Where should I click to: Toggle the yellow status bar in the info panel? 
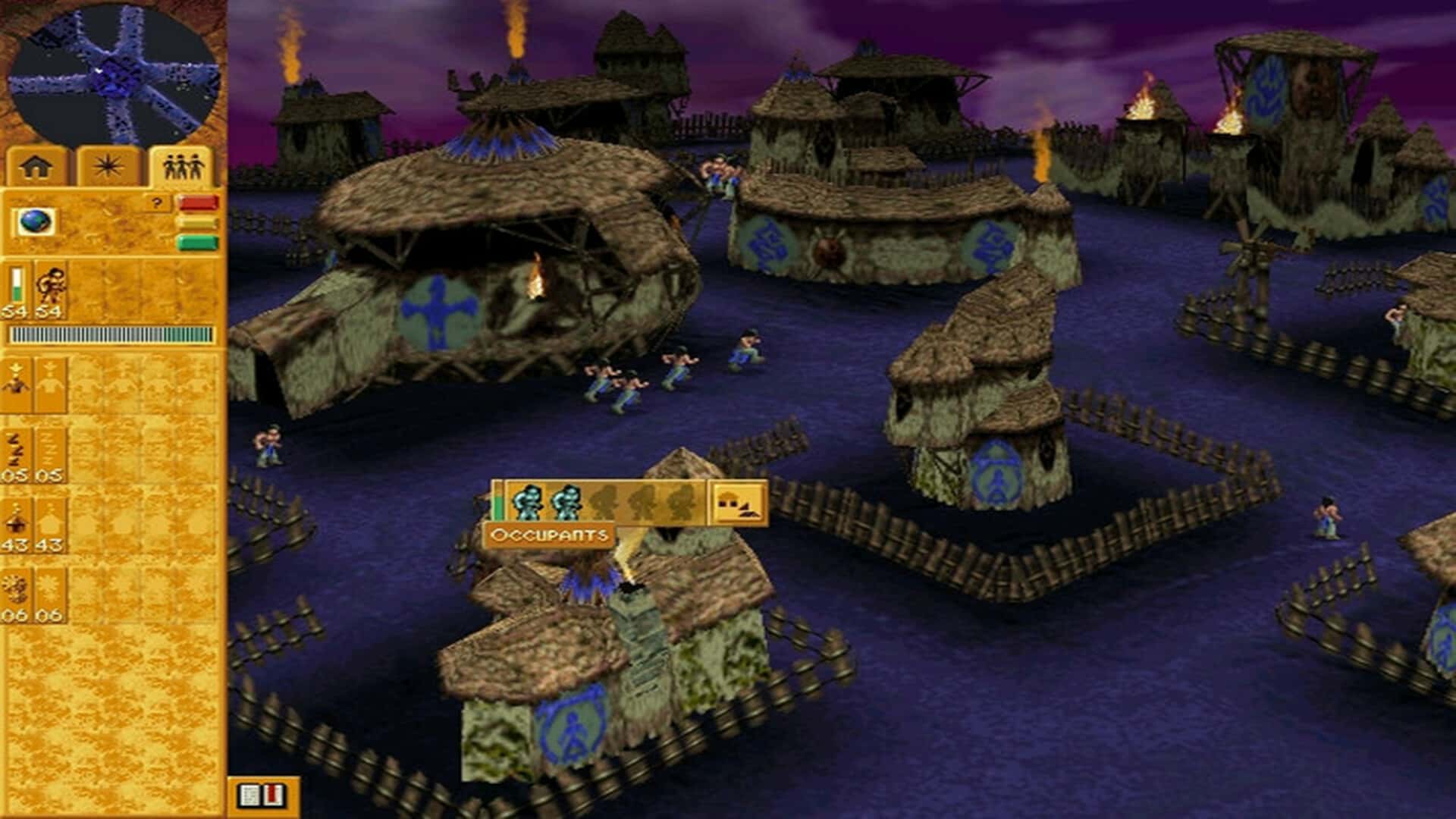click(197, 222)
